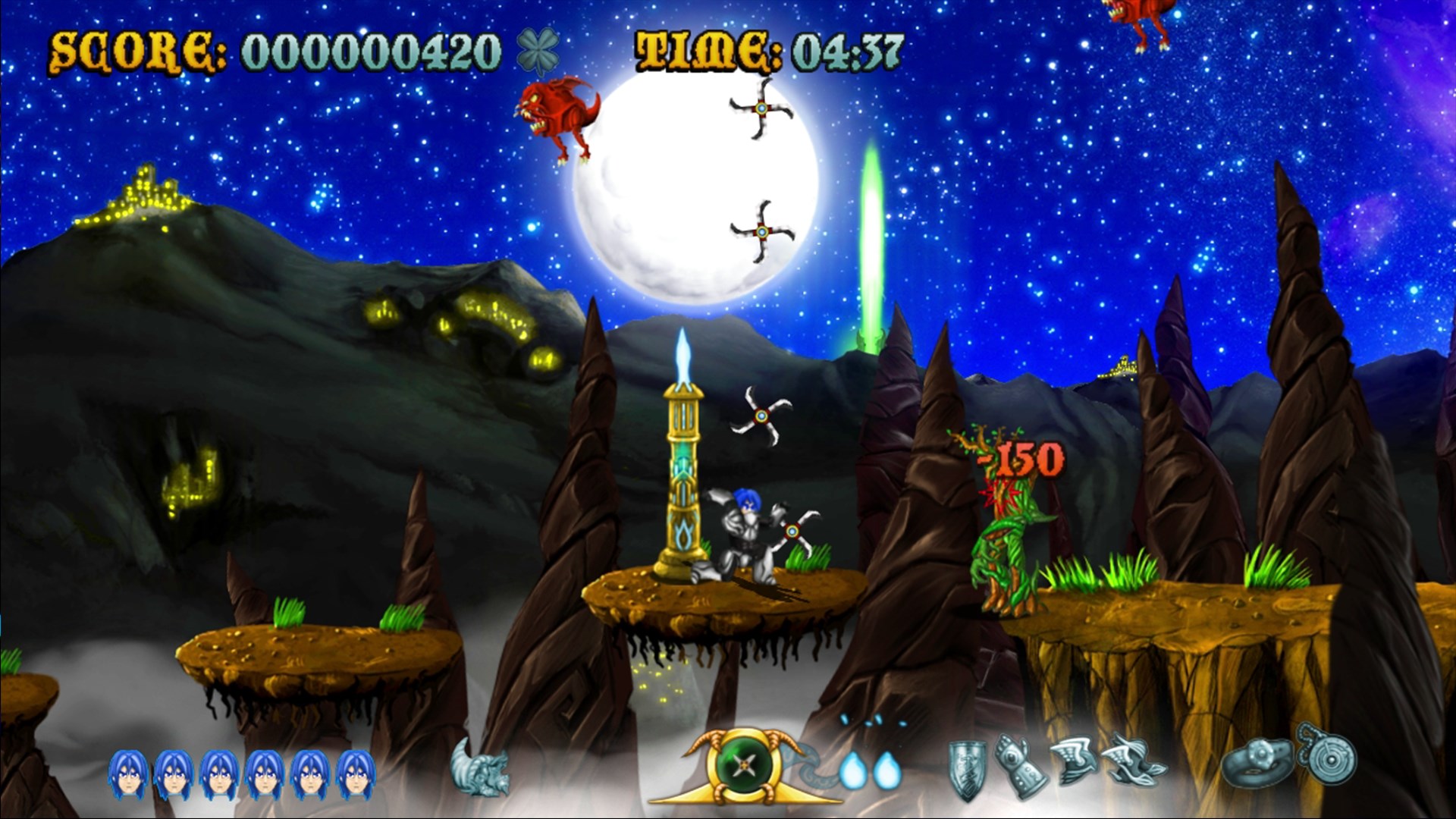
Task: Click the clover icon beside the score
Action: coord(536,52)
